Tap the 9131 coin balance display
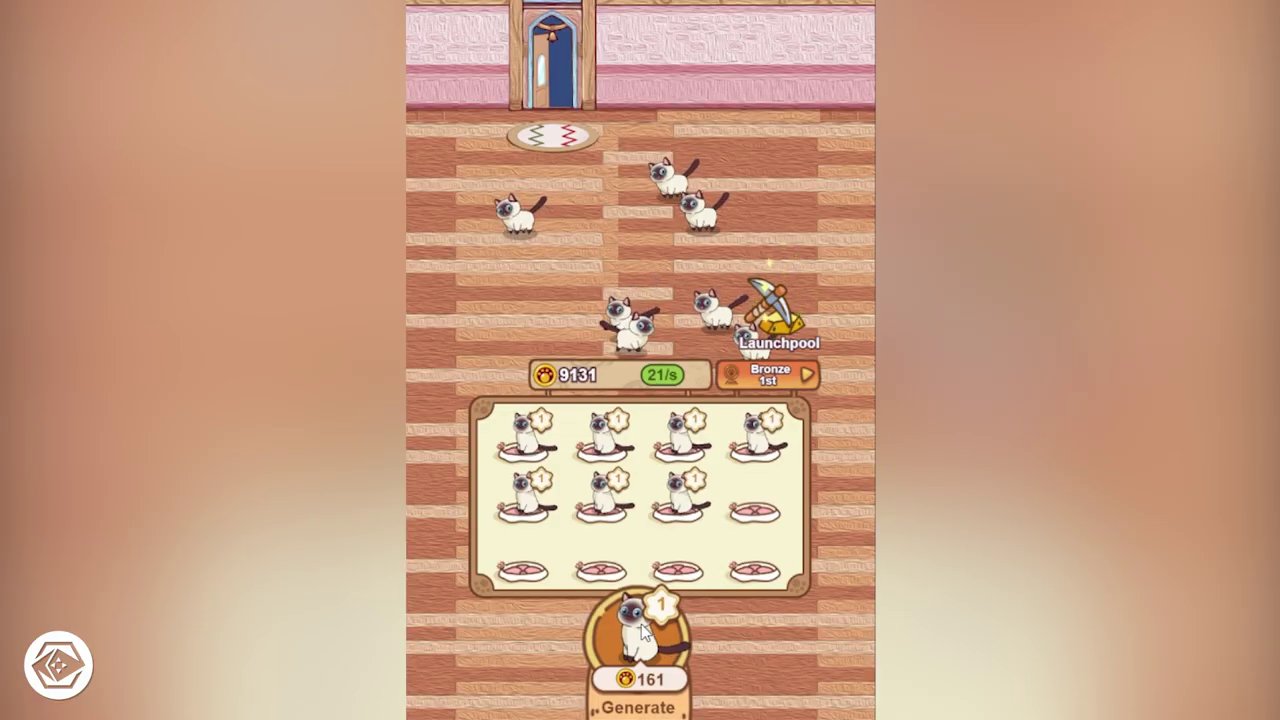The image size is (1280, 720). 578,375
